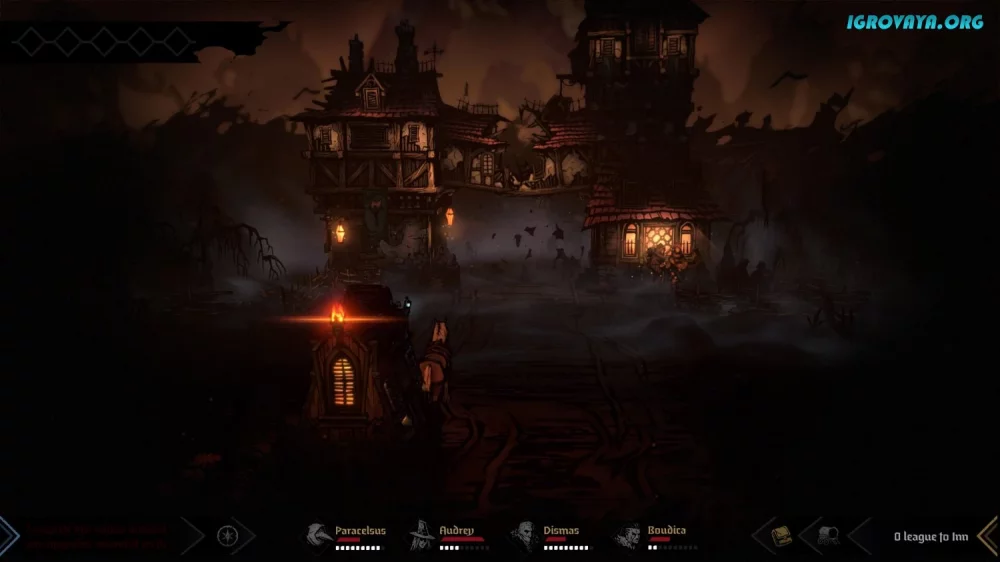The image size is (1000, 562).
Task: Select Boudica's hero portrait
Action: pos(630,535)
